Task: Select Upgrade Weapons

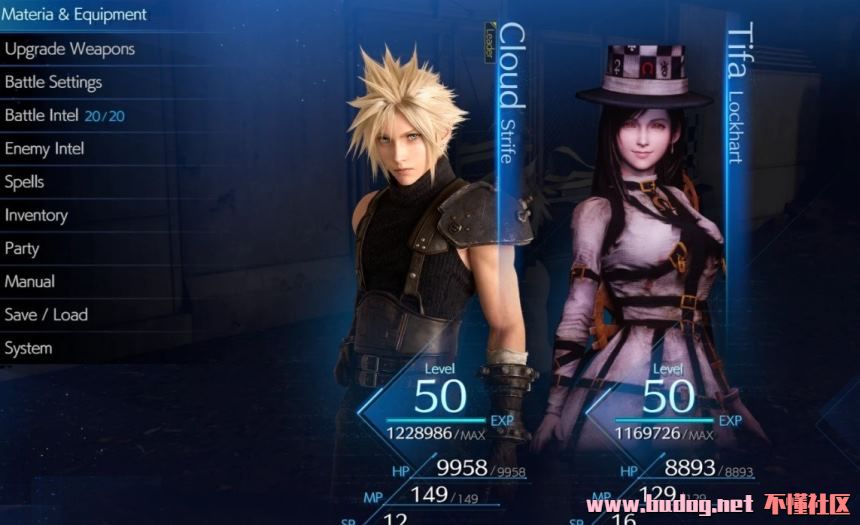Action: [70, 49]
